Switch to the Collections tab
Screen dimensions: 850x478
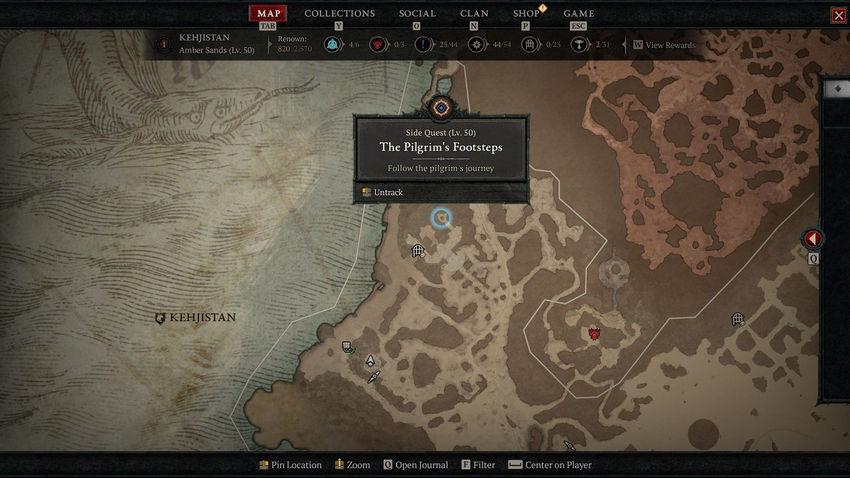339,13
